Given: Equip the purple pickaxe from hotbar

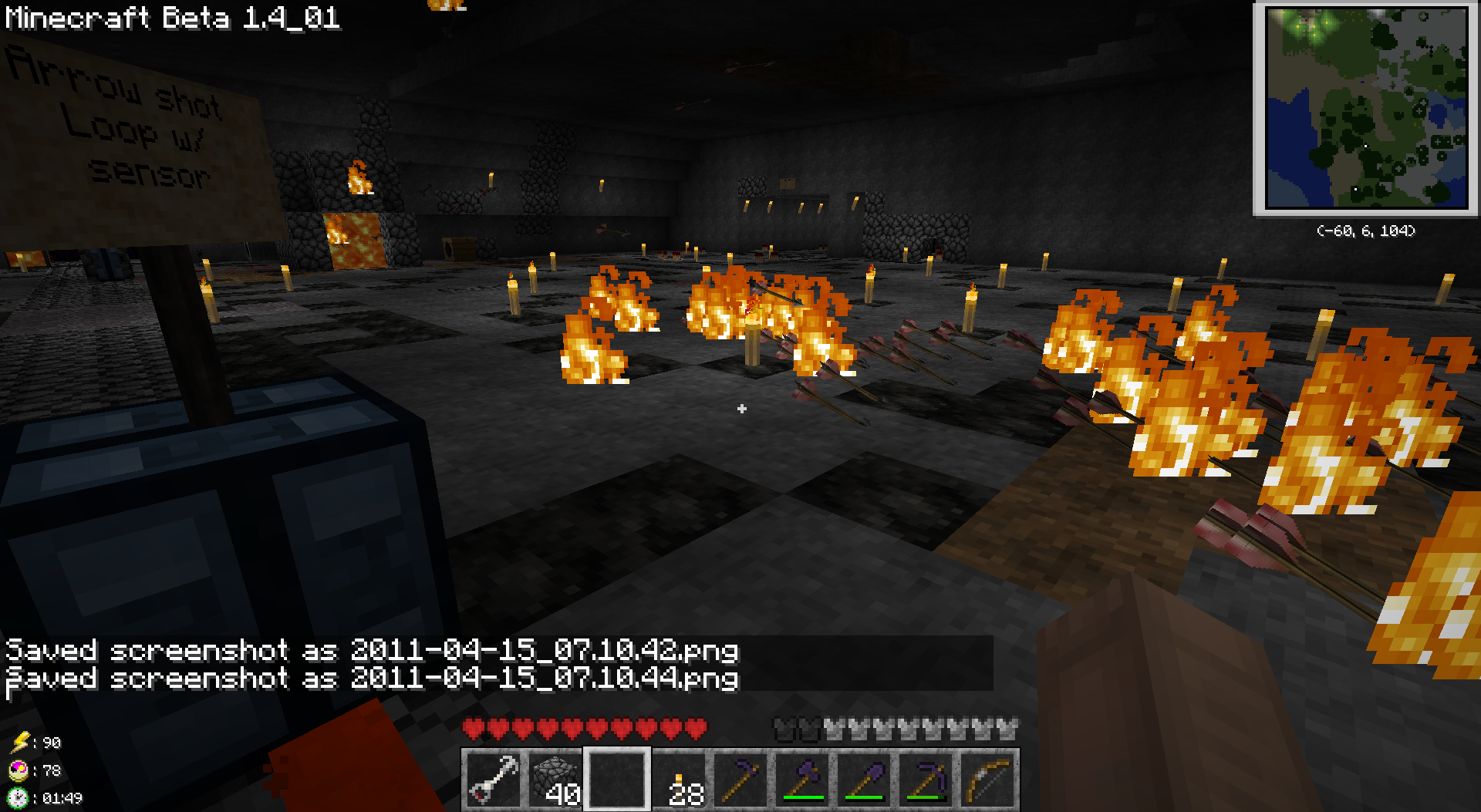Looking at the screenshot, I should coord(926,780).
